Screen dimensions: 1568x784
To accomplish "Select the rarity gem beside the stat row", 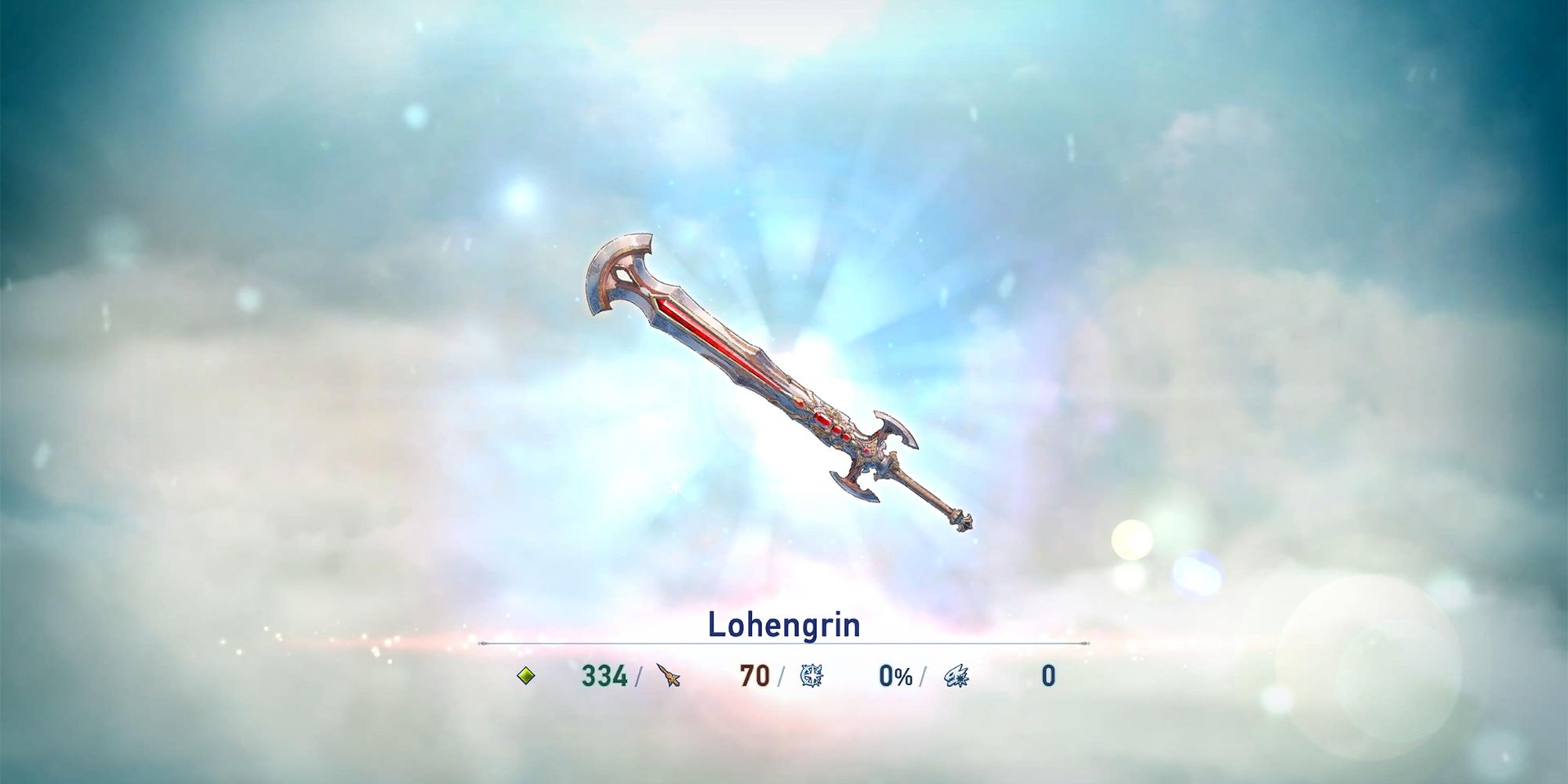I will 525,676.
